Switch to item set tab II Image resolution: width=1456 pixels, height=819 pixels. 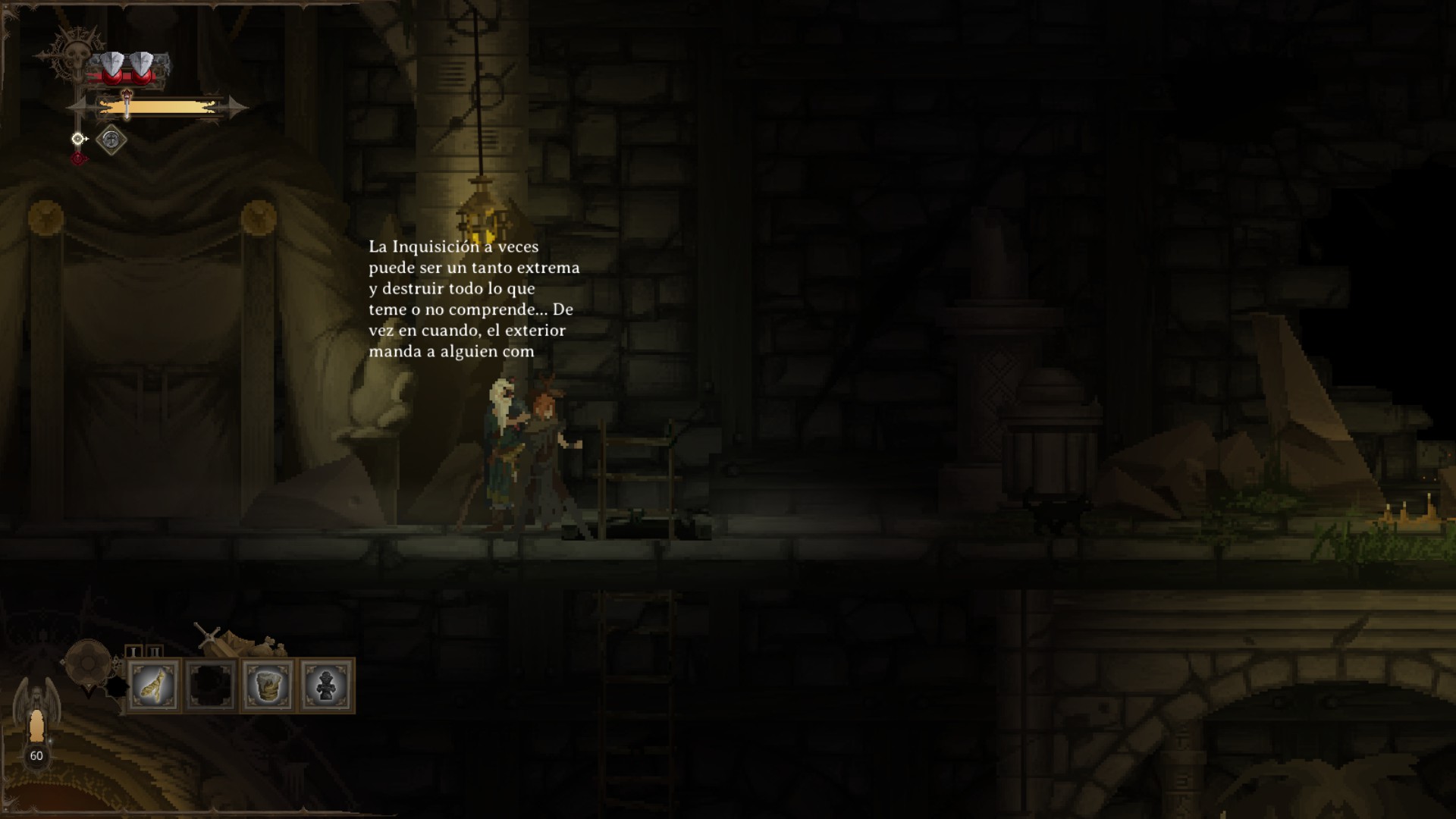point(155,651)
